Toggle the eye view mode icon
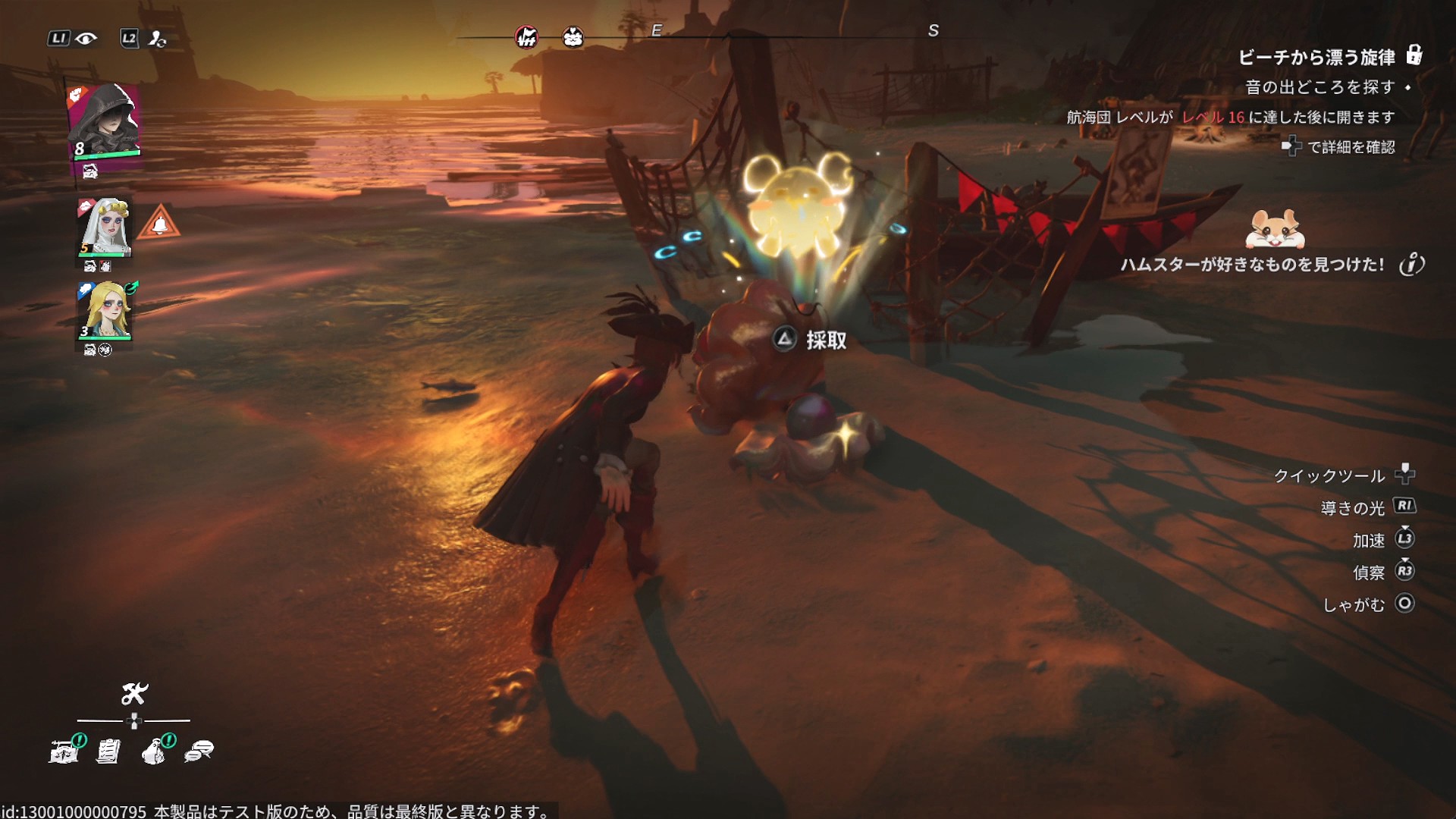Image resolution: width=1456 pixels, height=819 pixels. pos(86,39)
